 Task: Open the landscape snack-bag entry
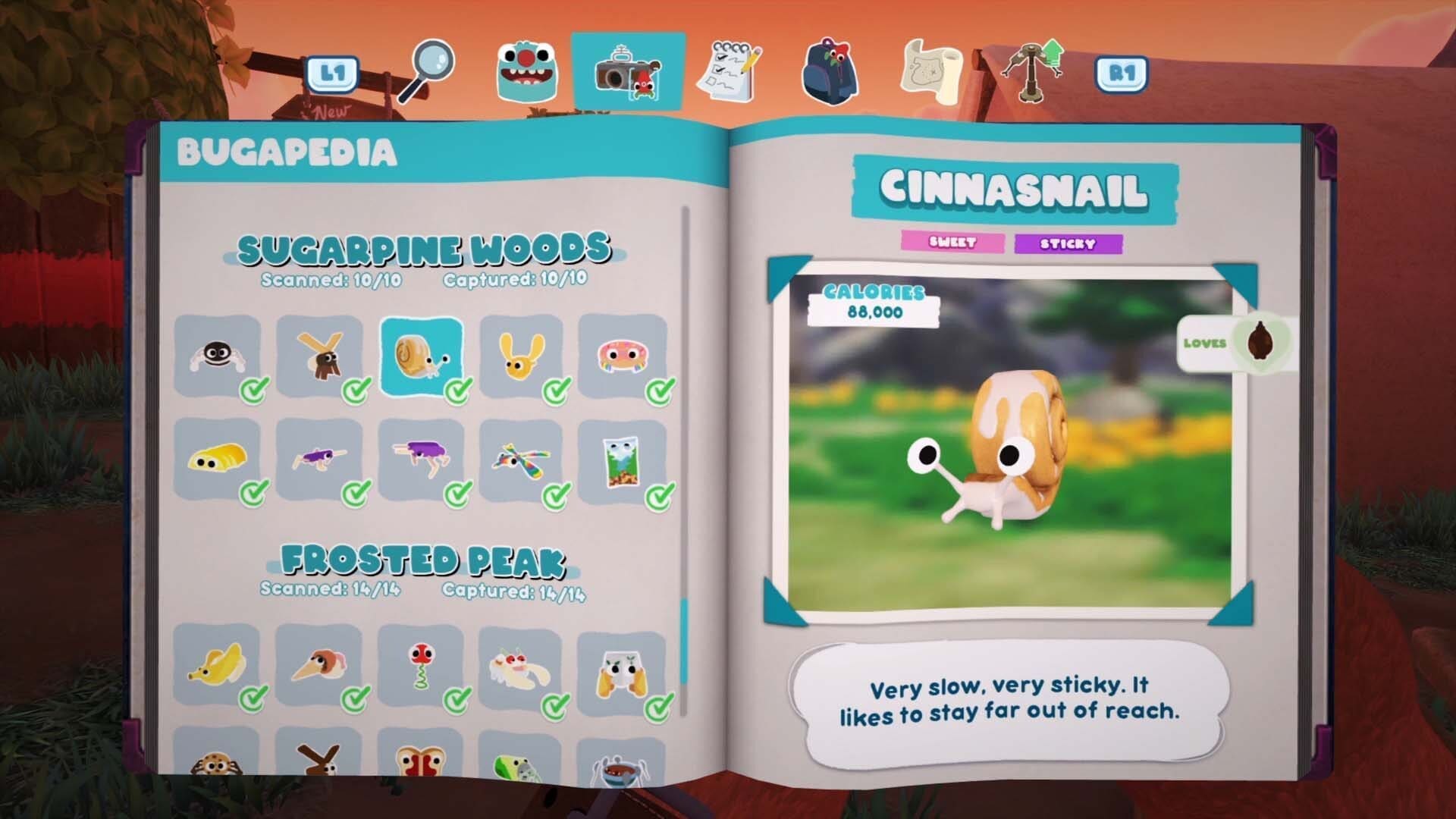coord(622,460)
